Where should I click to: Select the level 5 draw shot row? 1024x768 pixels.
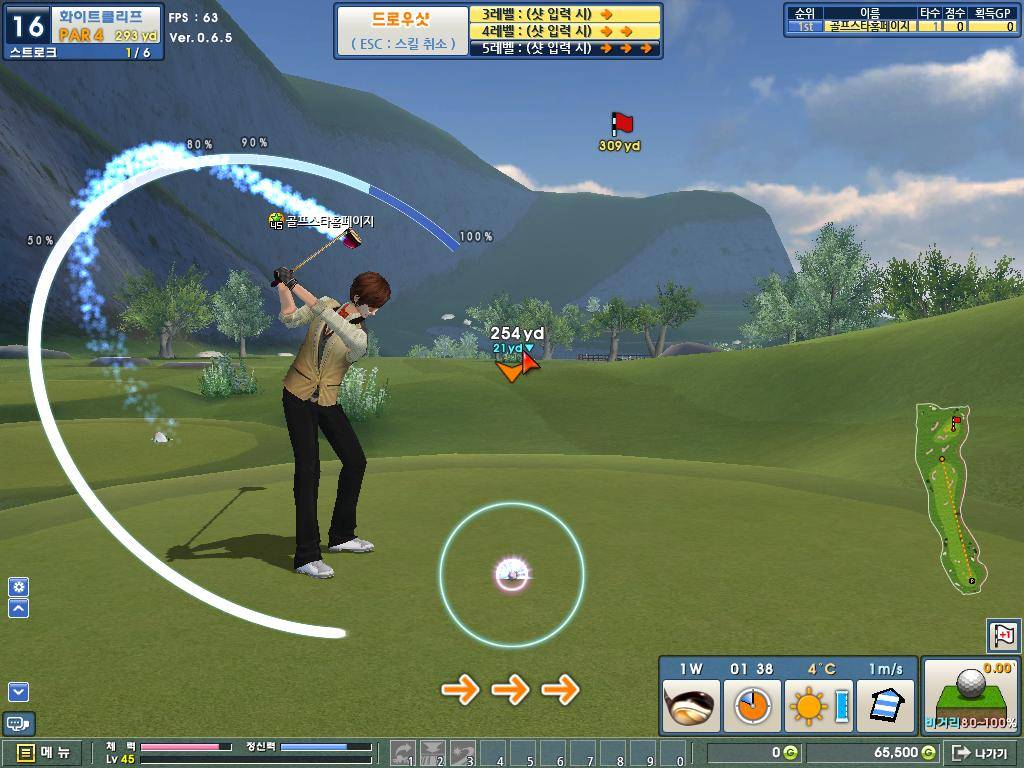click(x=565, y=48)
